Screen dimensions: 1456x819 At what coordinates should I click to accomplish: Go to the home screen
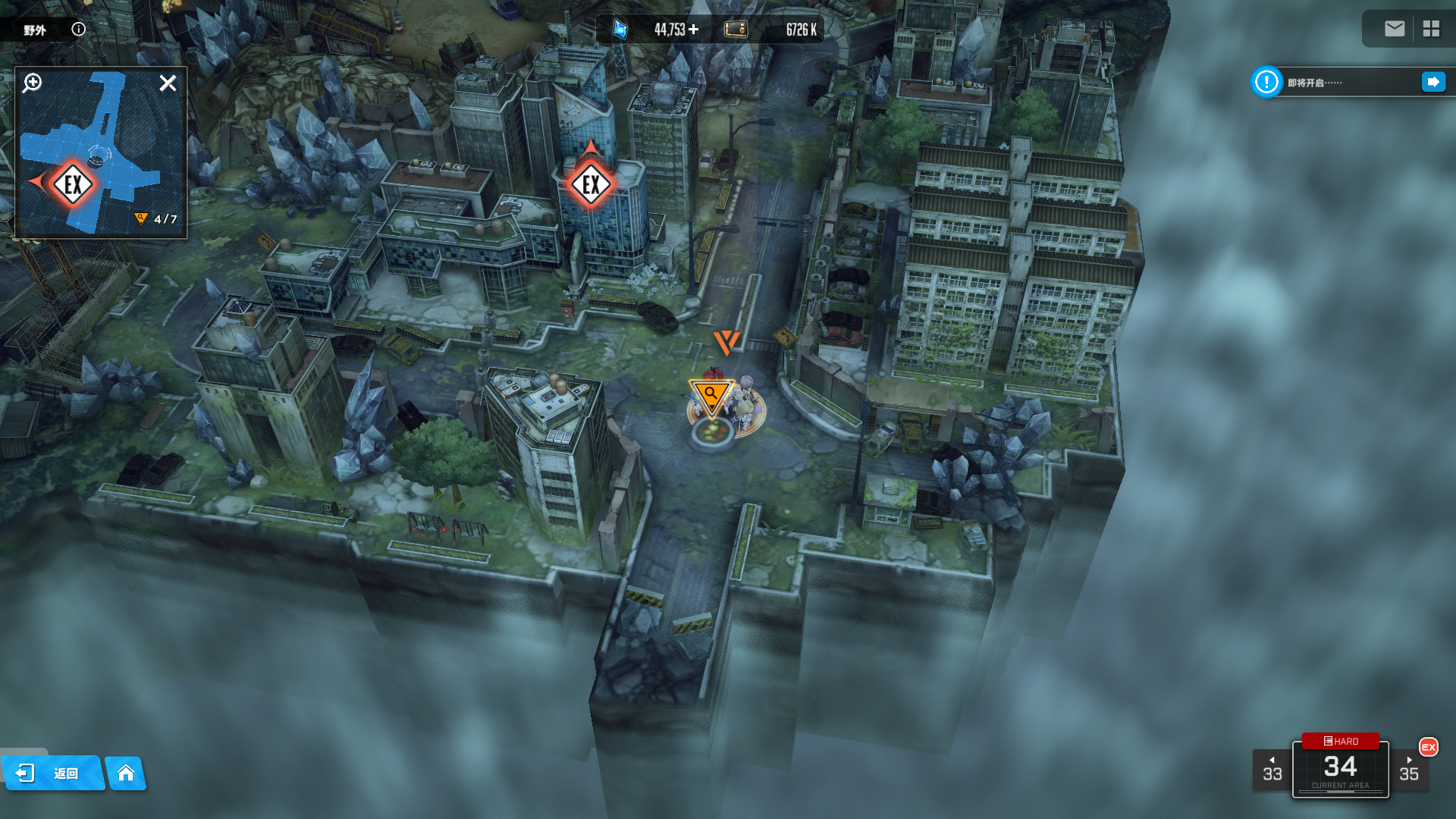click(x=126, y=773)
